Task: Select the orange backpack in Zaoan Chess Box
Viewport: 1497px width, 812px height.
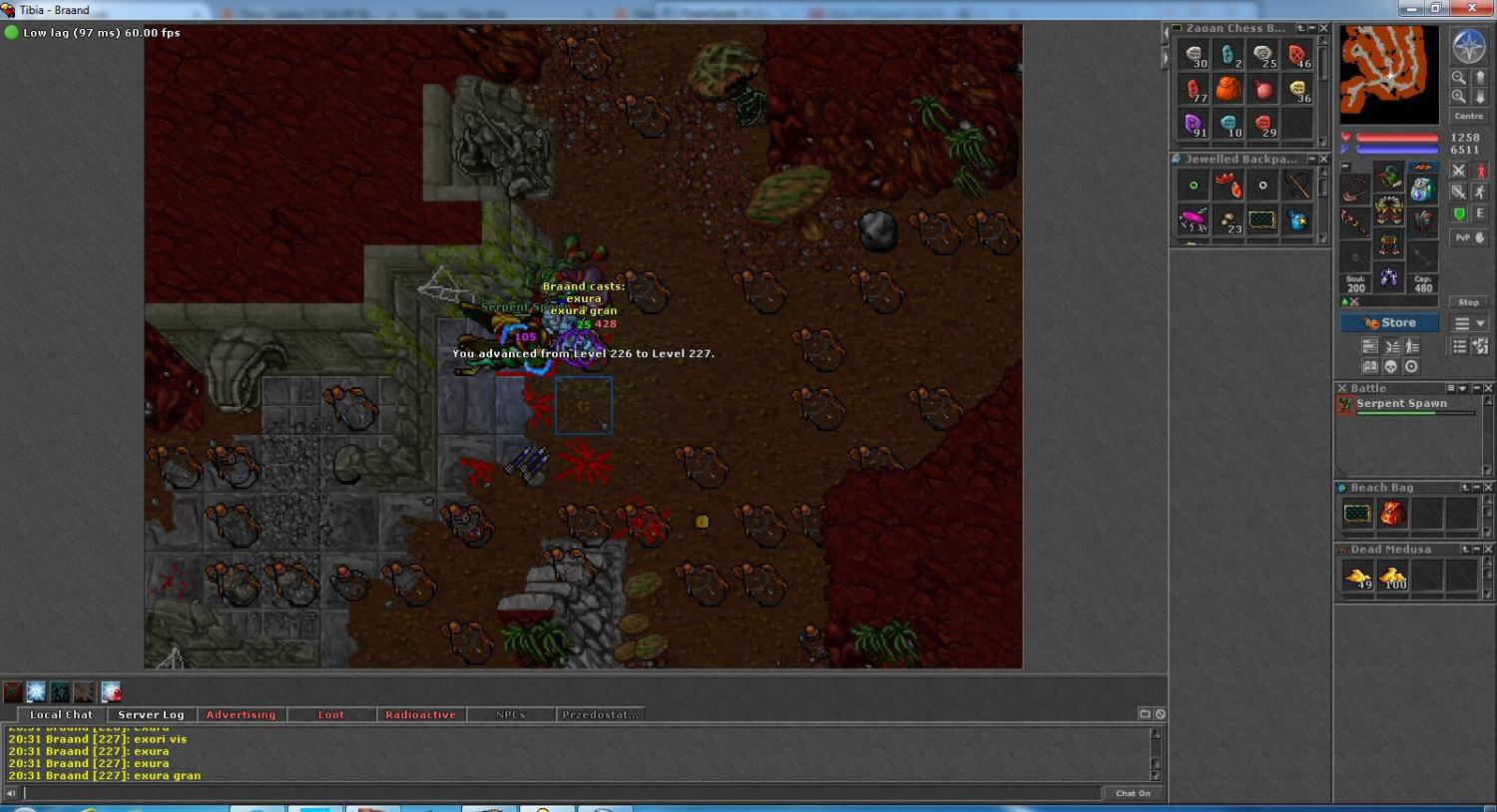Action: [1229, 90]
